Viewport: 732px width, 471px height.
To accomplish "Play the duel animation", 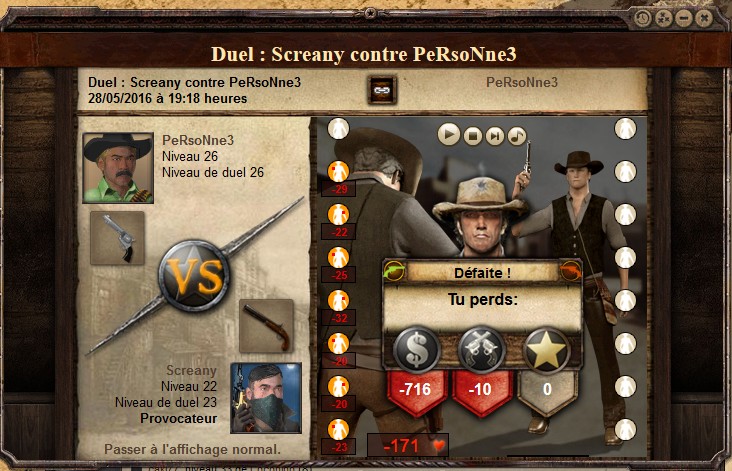I will click(x=449, y=134).
